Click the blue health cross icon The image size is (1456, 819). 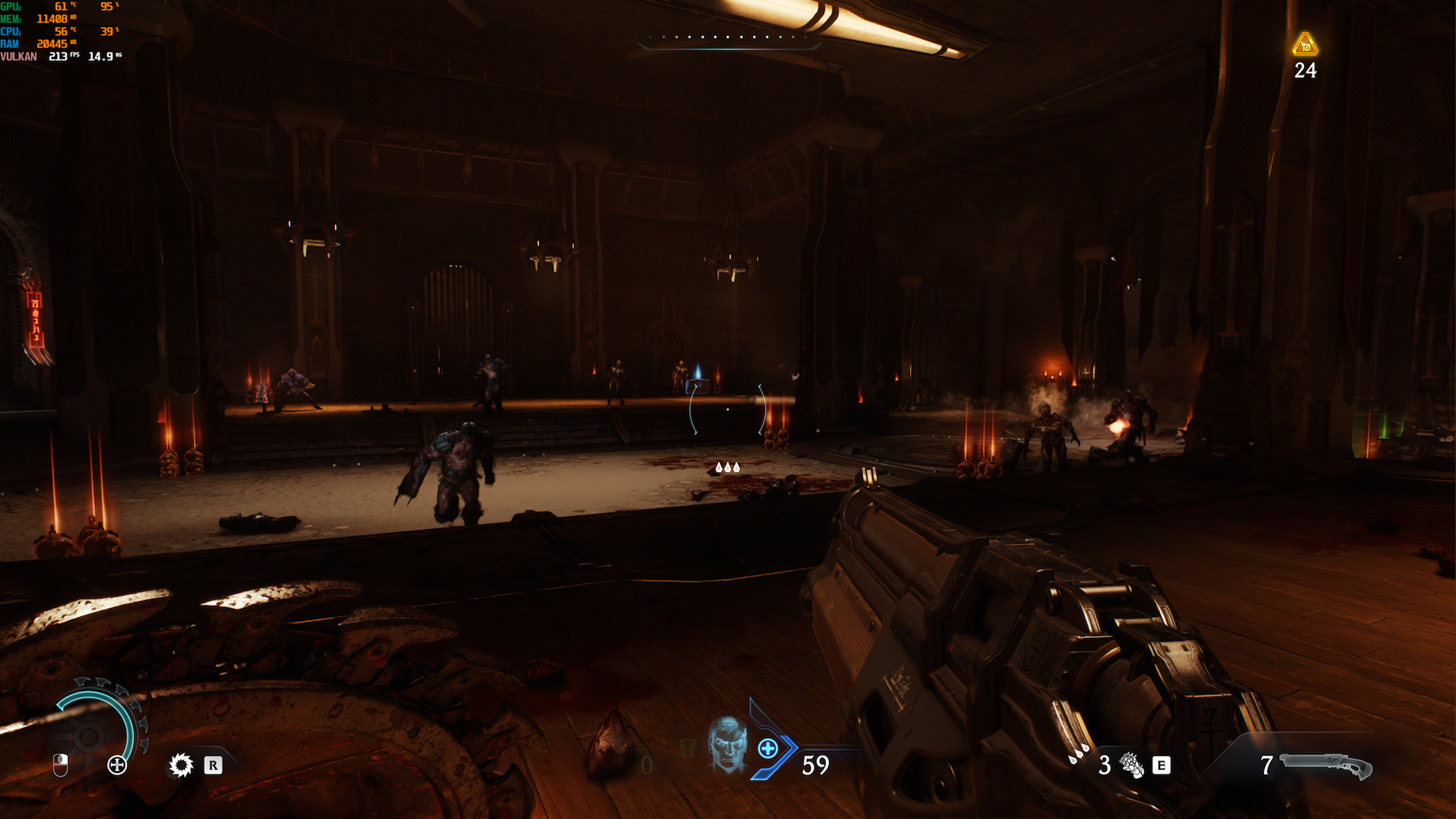[x=767, y=749]
